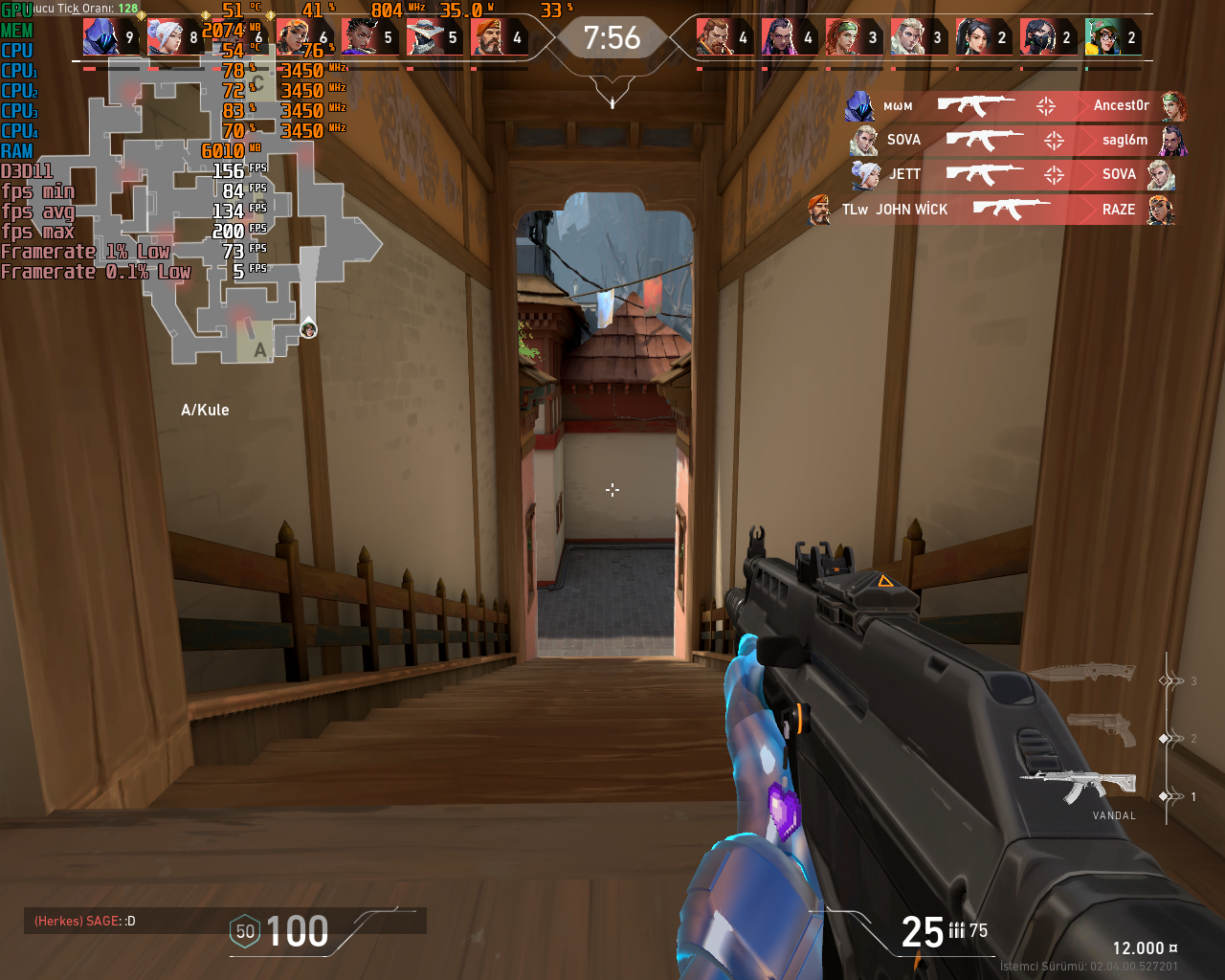
Task: Select Reyna's portrait in the top bar
Action: coord(779,37)
